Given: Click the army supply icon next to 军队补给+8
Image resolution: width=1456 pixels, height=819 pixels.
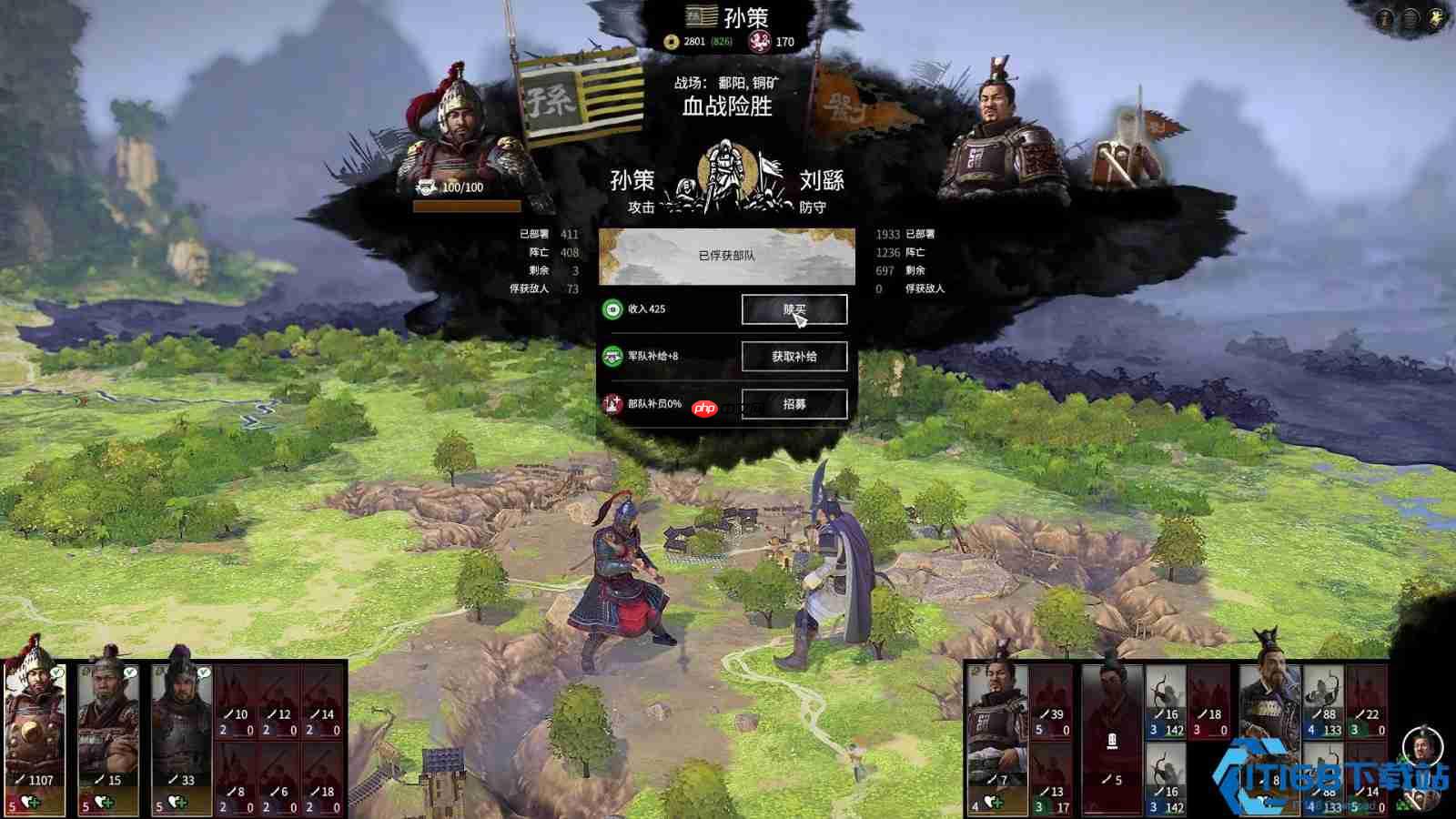Looking at the screenshot, I should pyautogui.click(x=612, y=357).
